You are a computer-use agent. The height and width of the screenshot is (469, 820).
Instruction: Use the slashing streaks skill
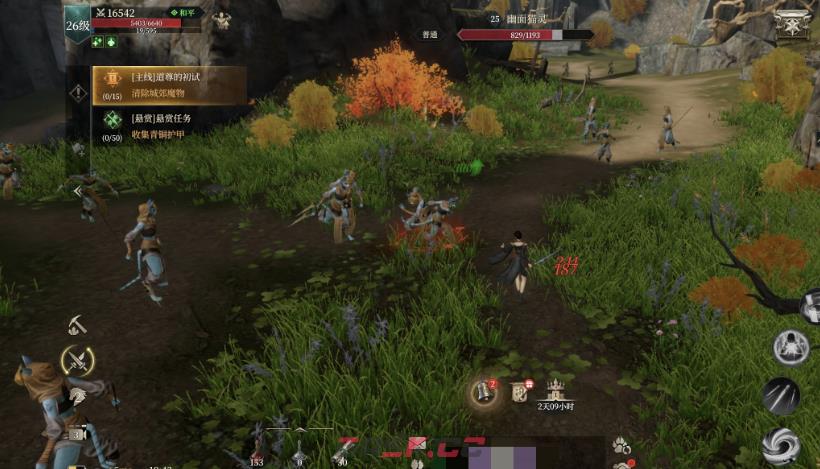coord(781,396)
